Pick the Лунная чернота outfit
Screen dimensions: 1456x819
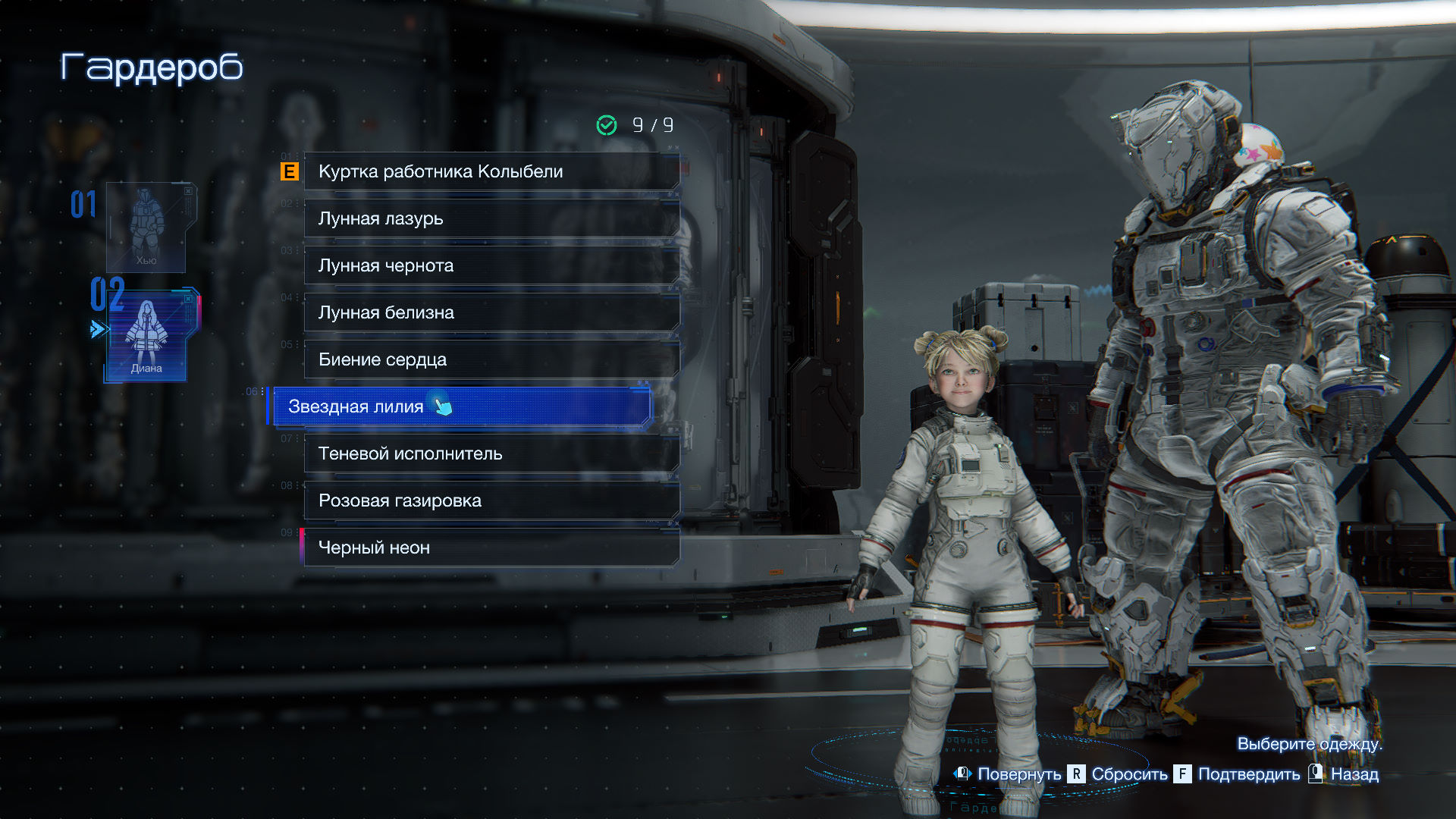(491, 265)
